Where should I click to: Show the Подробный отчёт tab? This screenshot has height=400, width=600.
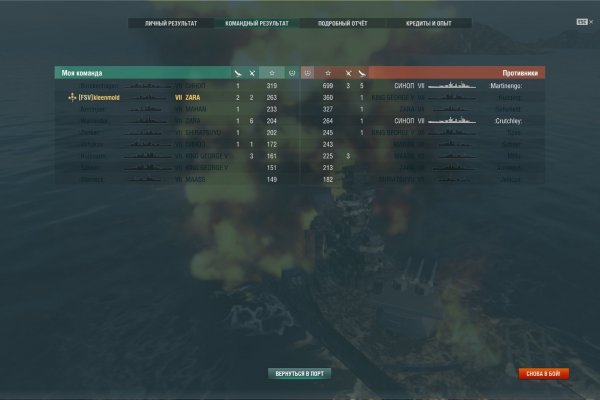(x=341, y=21)
